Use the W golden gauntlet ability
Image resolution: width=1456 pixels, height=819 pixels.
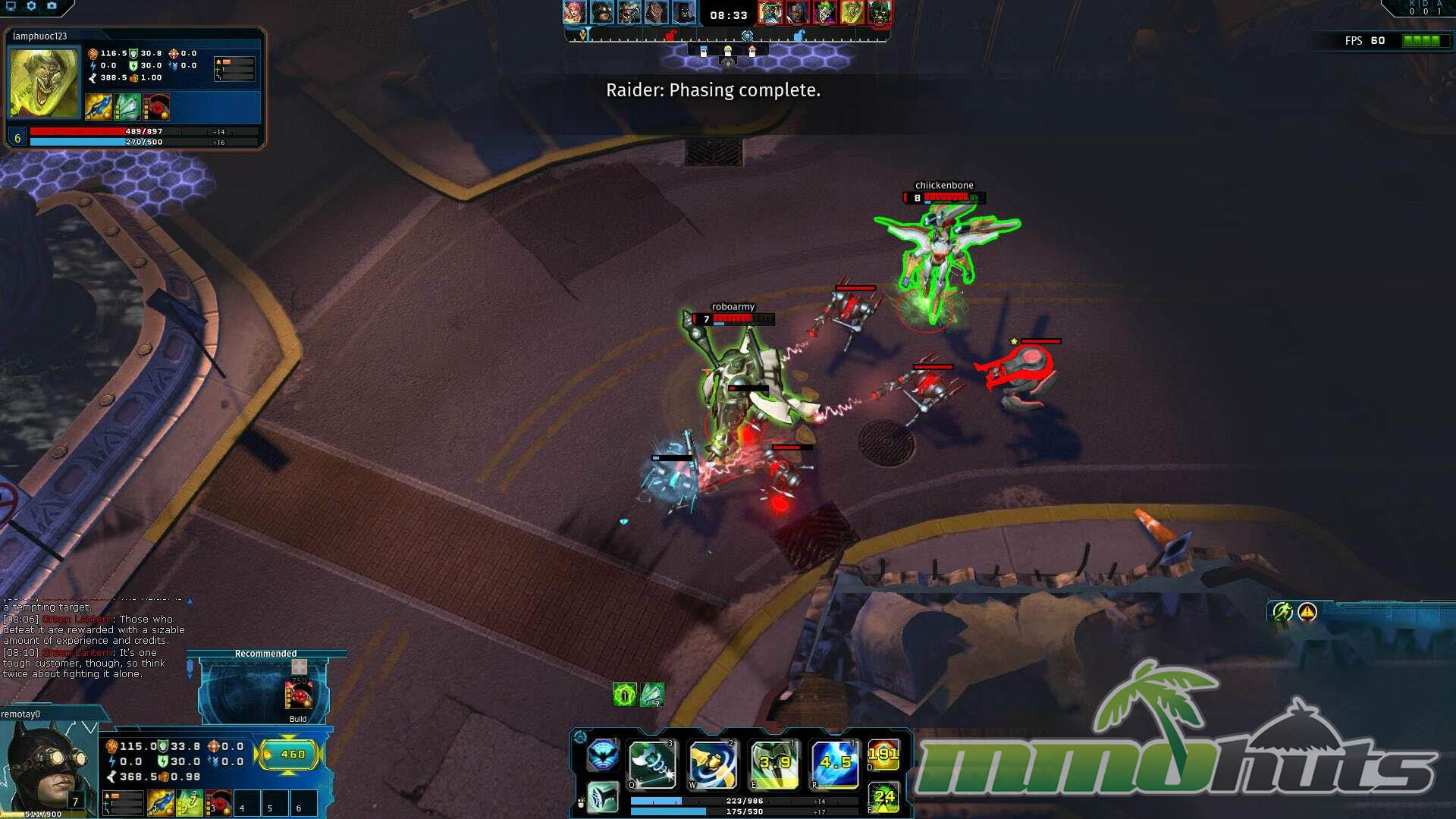713,764
